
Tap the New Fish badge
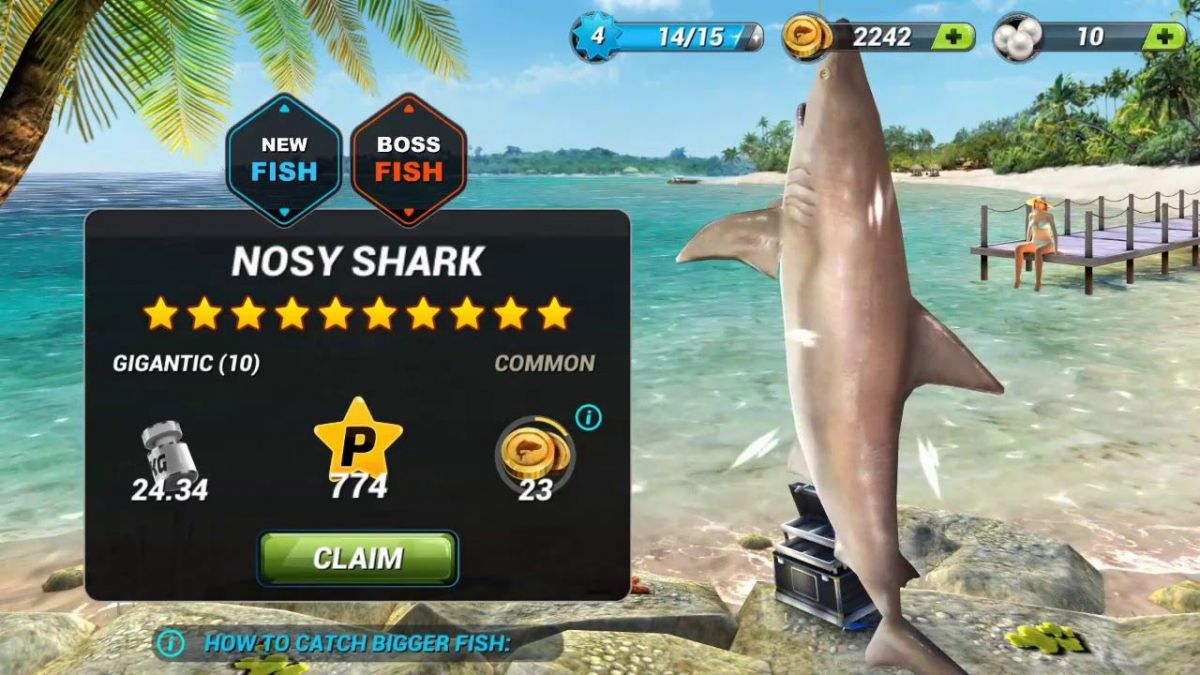[x=284, y=160]
